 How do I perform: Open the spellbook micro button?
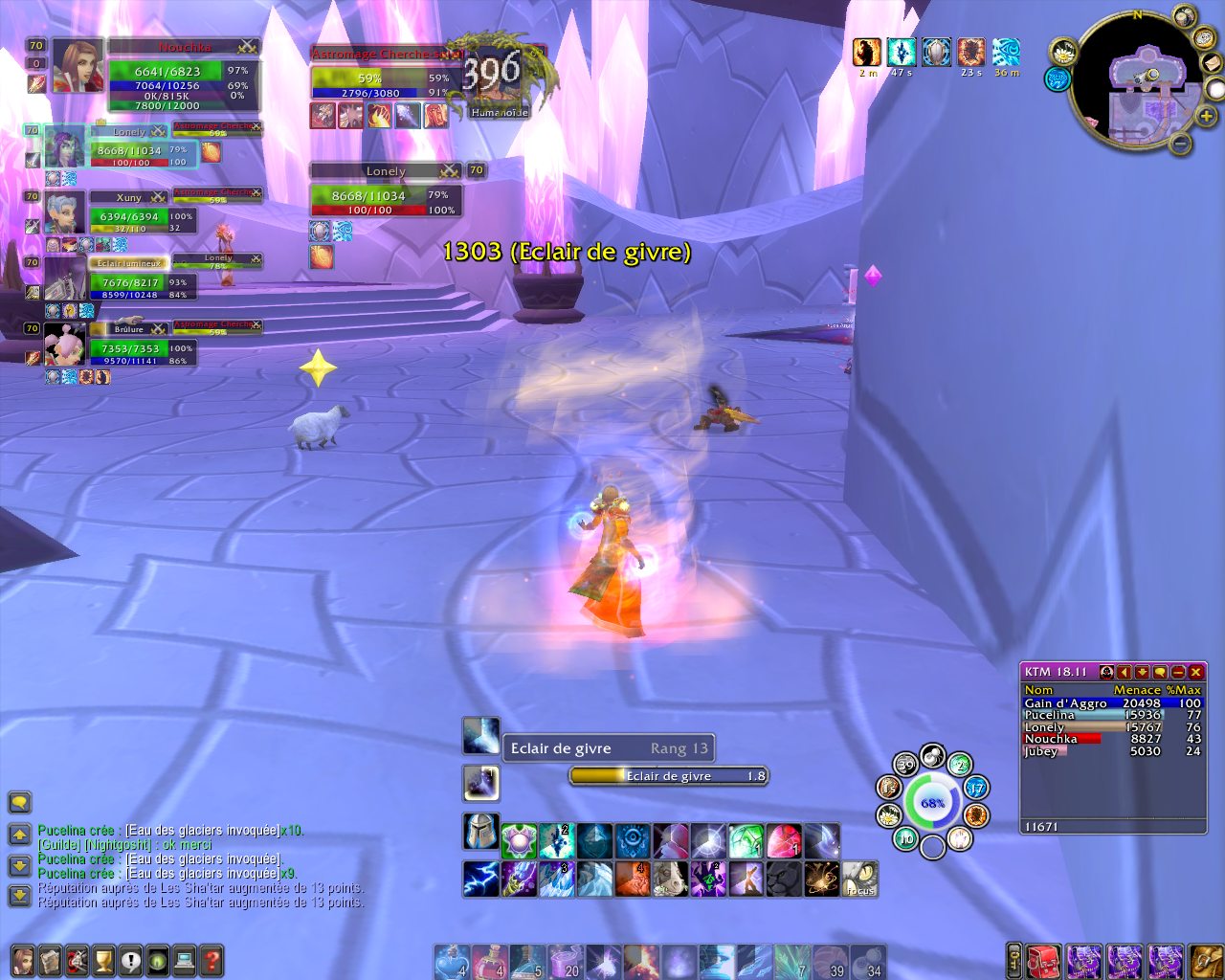pos(50,960)
